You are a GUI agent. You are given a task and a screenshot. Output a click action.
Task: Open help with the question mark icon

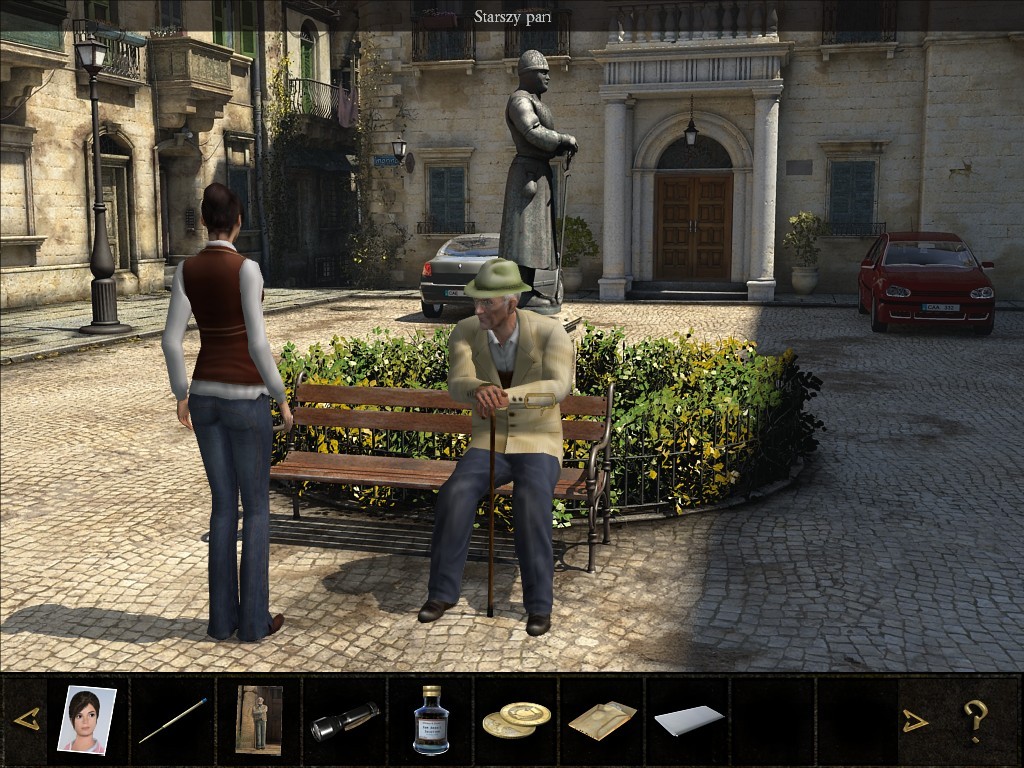975,720
